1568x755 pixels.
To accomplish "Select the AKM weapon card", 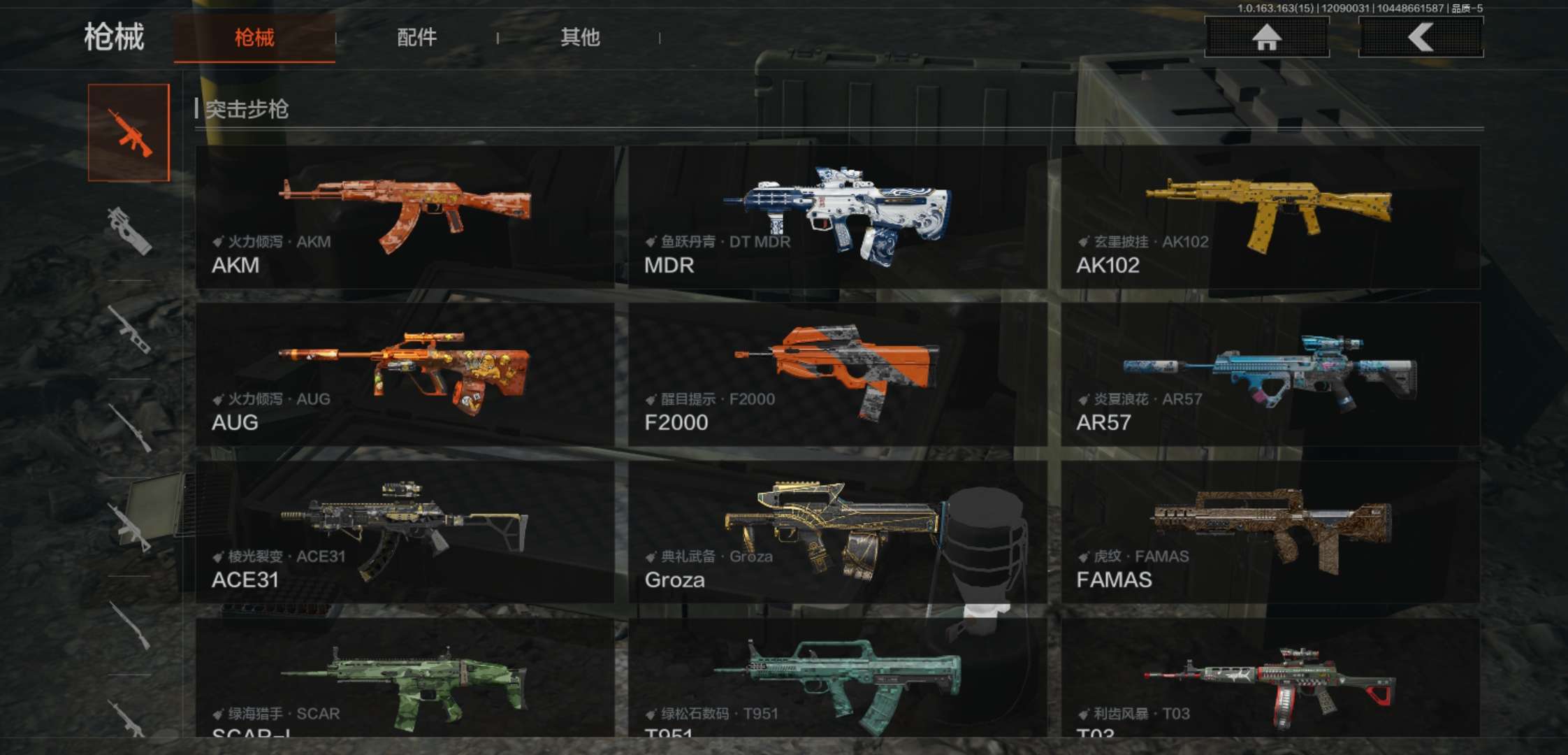I will click(405, 217).
